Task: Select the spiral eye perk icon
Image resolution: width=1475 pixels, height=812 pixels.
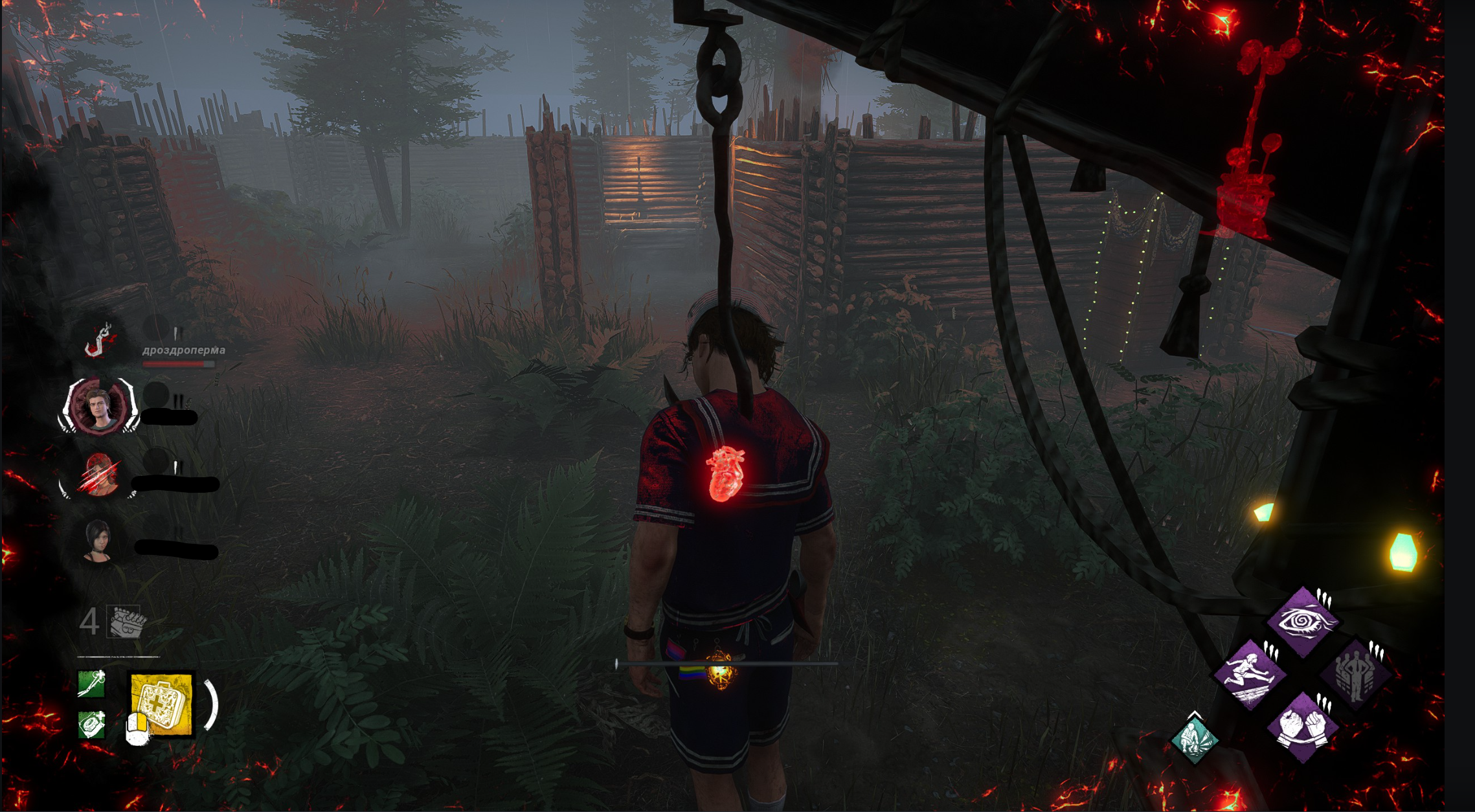Action: point(1302,622)
